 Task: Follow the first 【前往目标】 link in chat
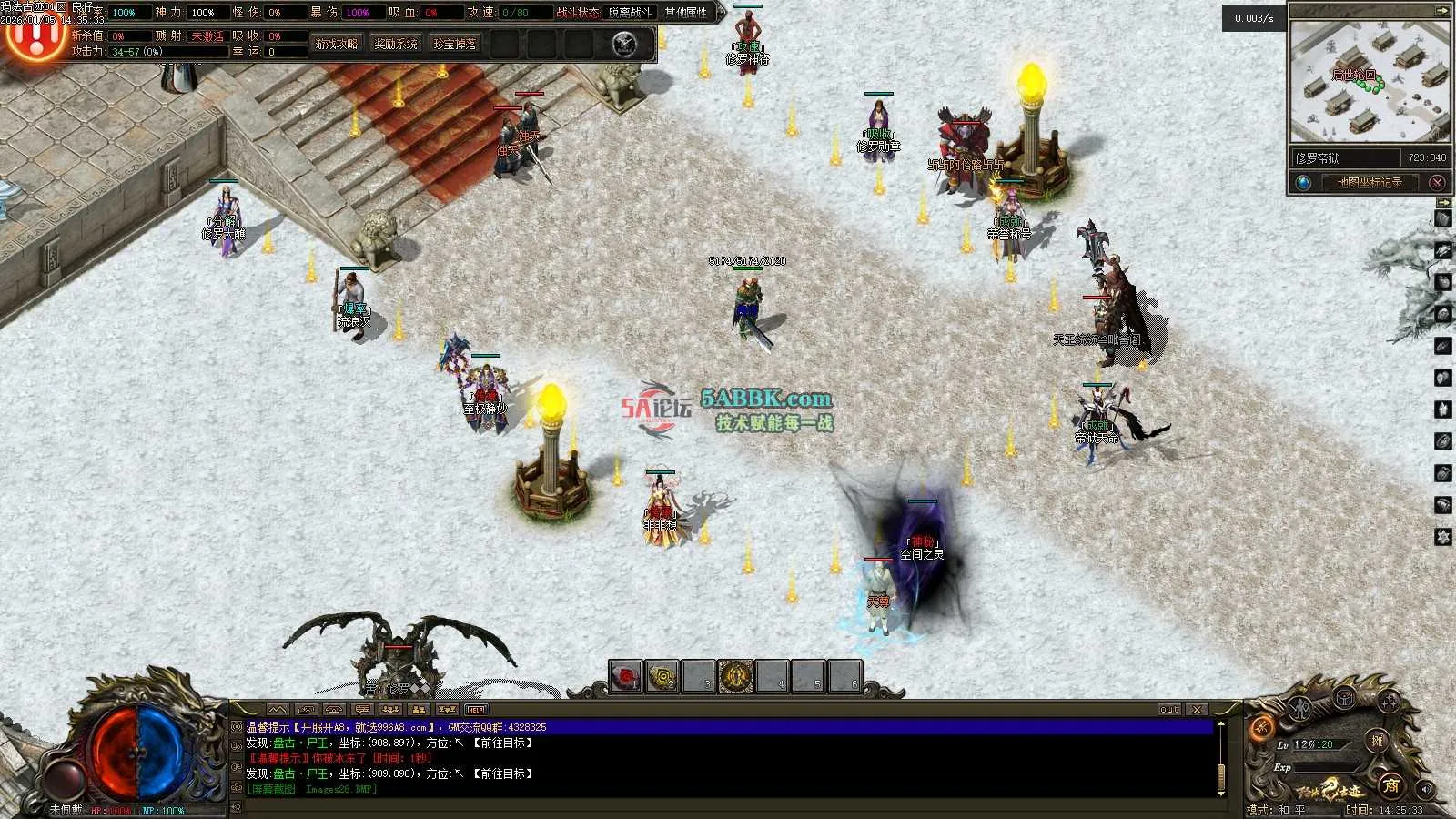click(502, 743)
